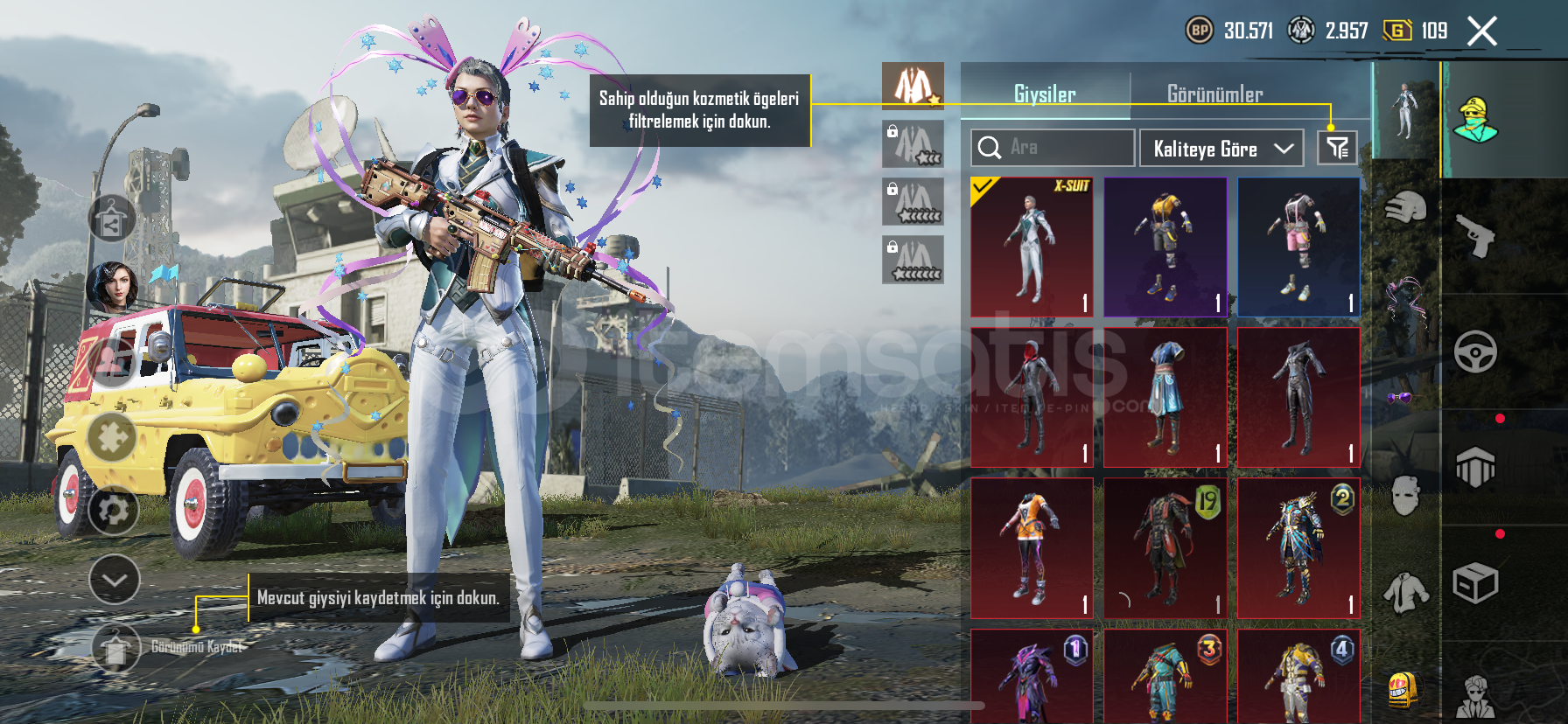The width and height of the screenshot is (1568, 724).
Task: Select the orange top outfit tile
Action: [x=1032, y=548]
